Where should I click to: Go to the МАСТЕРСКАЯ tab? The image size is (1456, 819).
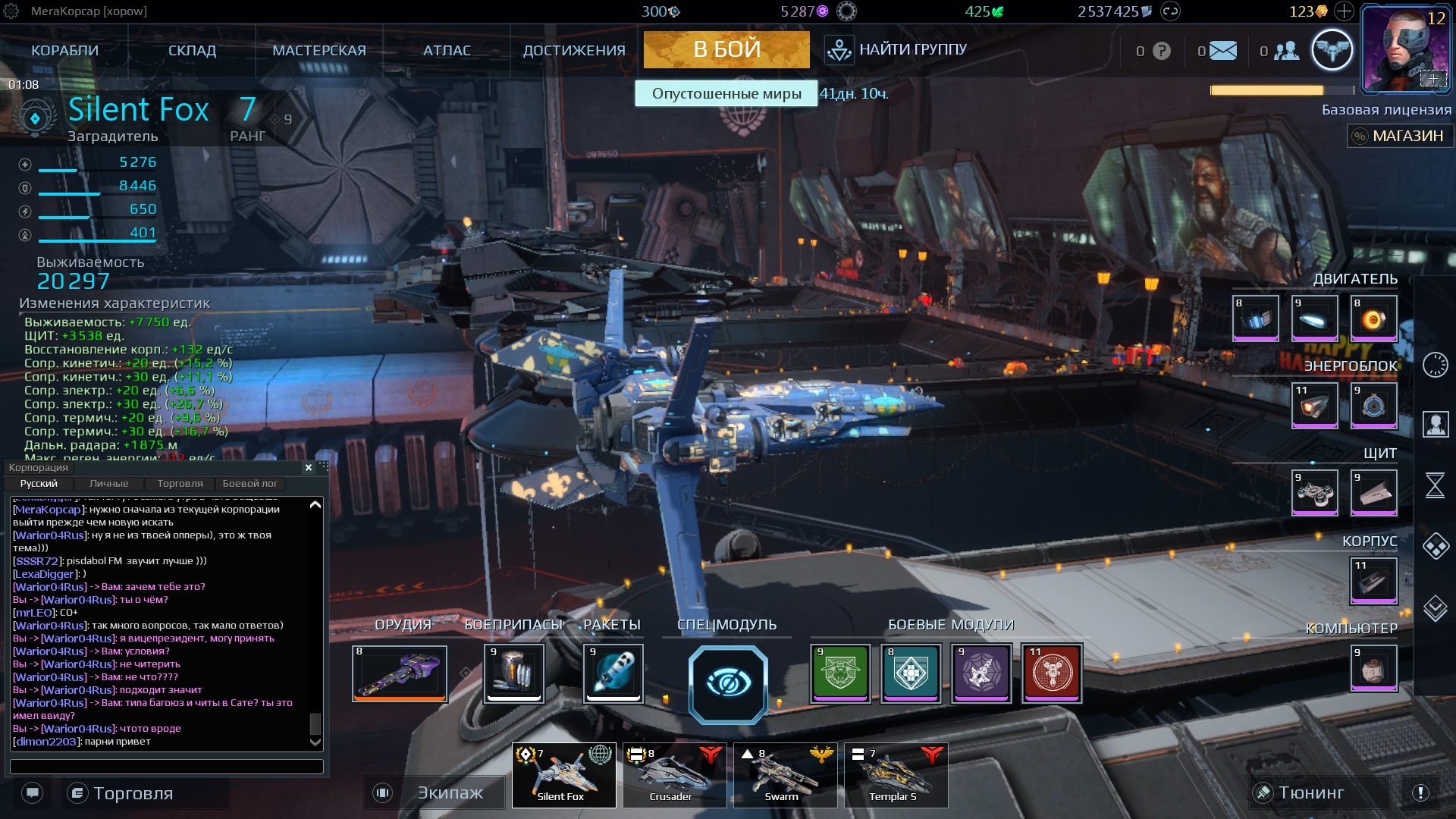tap(318, 51)
